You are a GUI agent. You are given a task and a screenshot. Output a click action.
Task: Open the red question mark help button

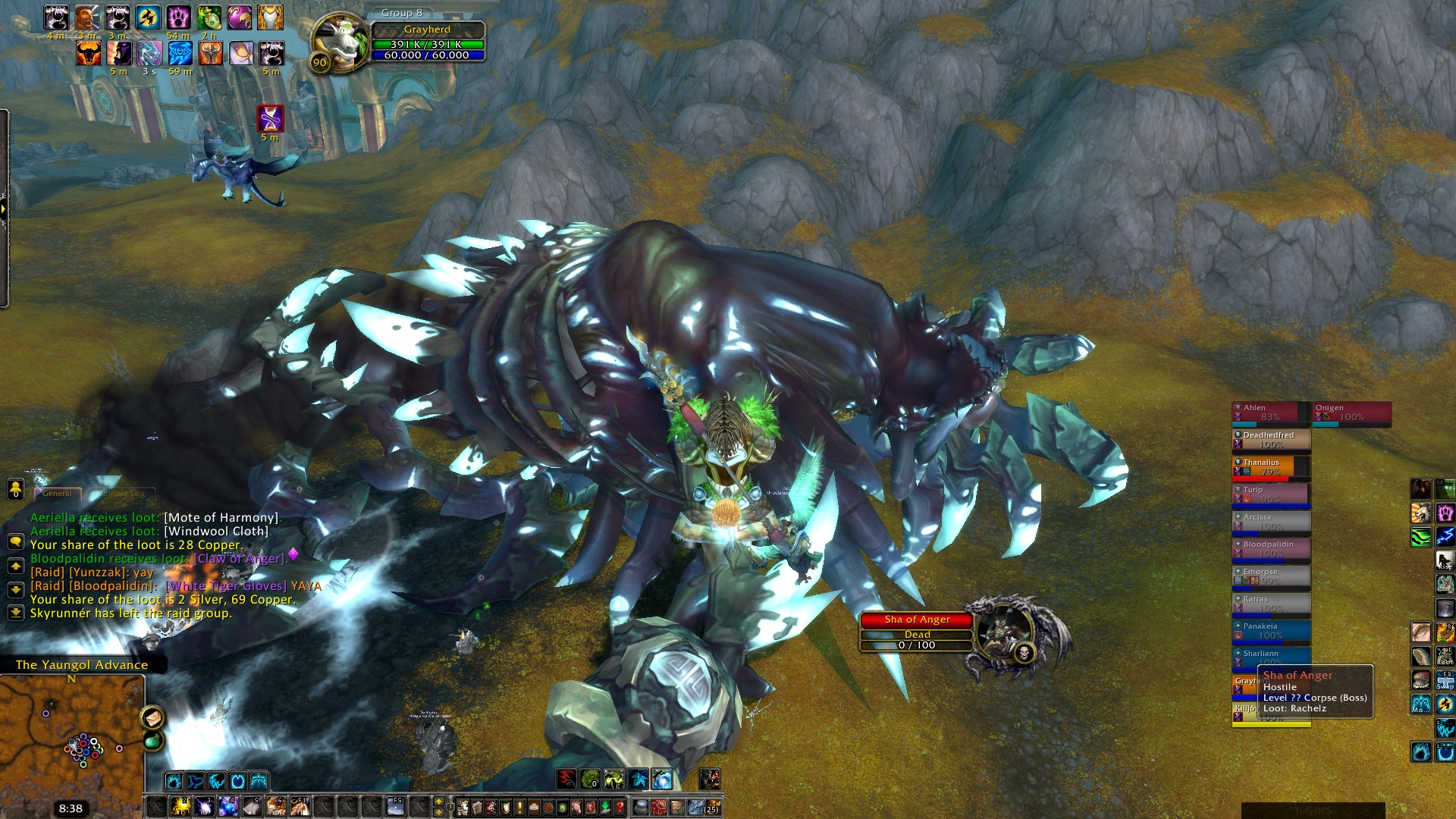620,807
